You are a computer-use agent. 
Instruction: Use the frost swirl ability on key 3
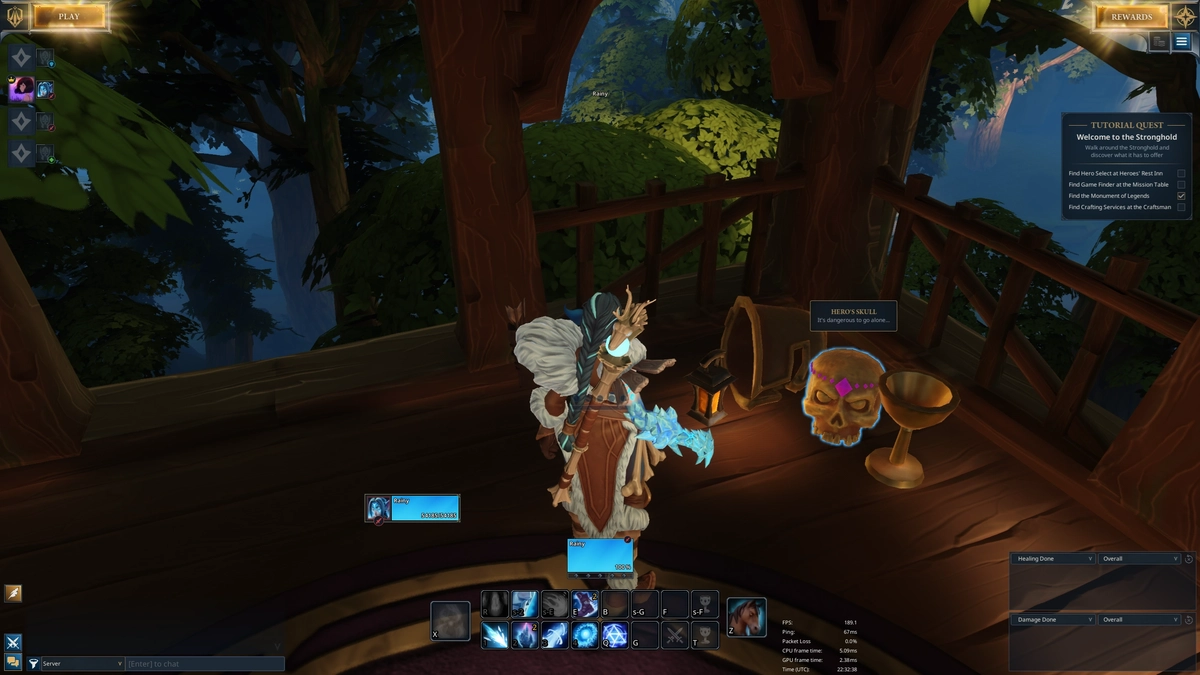coord(555,635)
